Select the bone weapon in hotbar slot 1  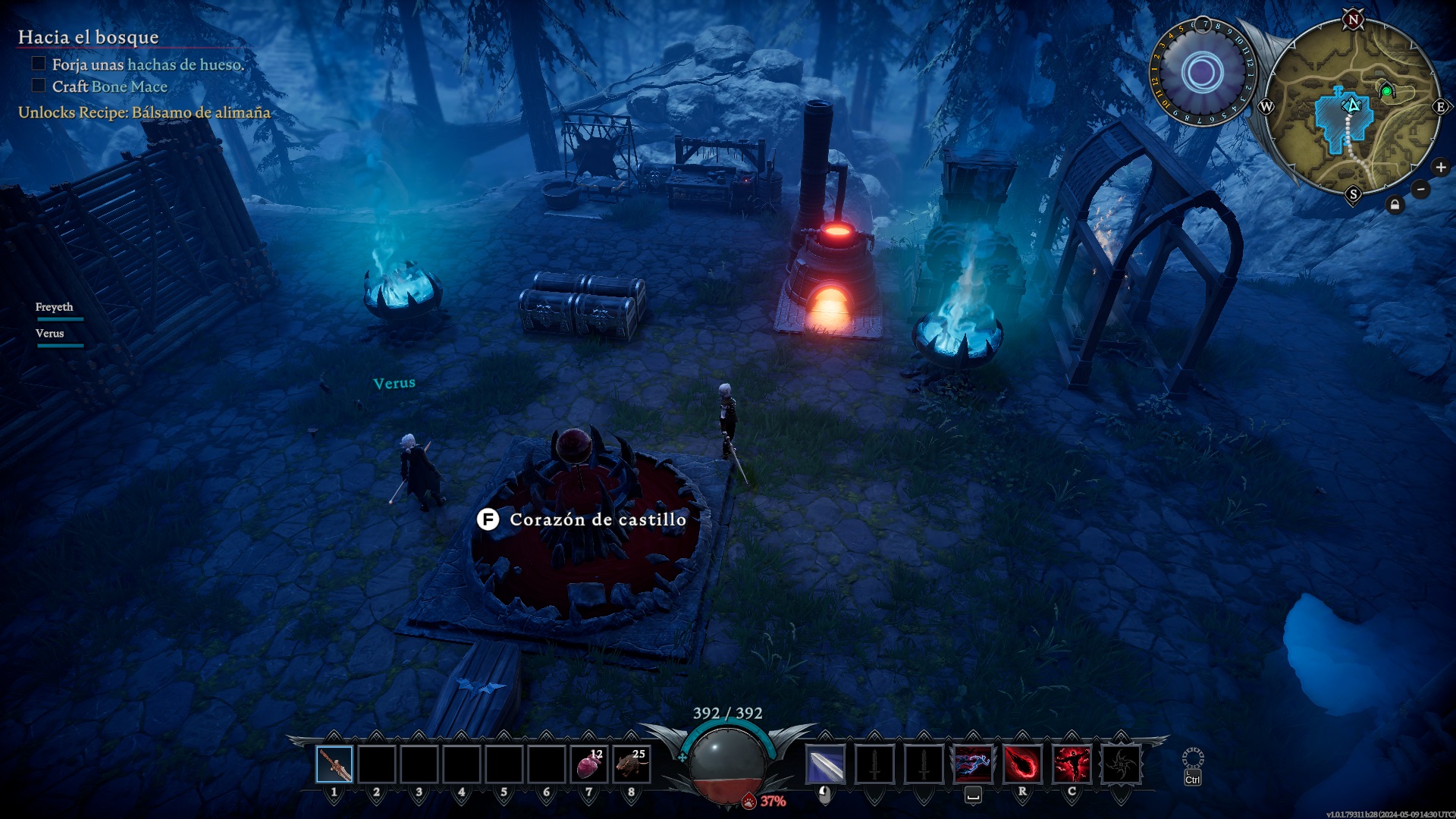tap(334, 764)
